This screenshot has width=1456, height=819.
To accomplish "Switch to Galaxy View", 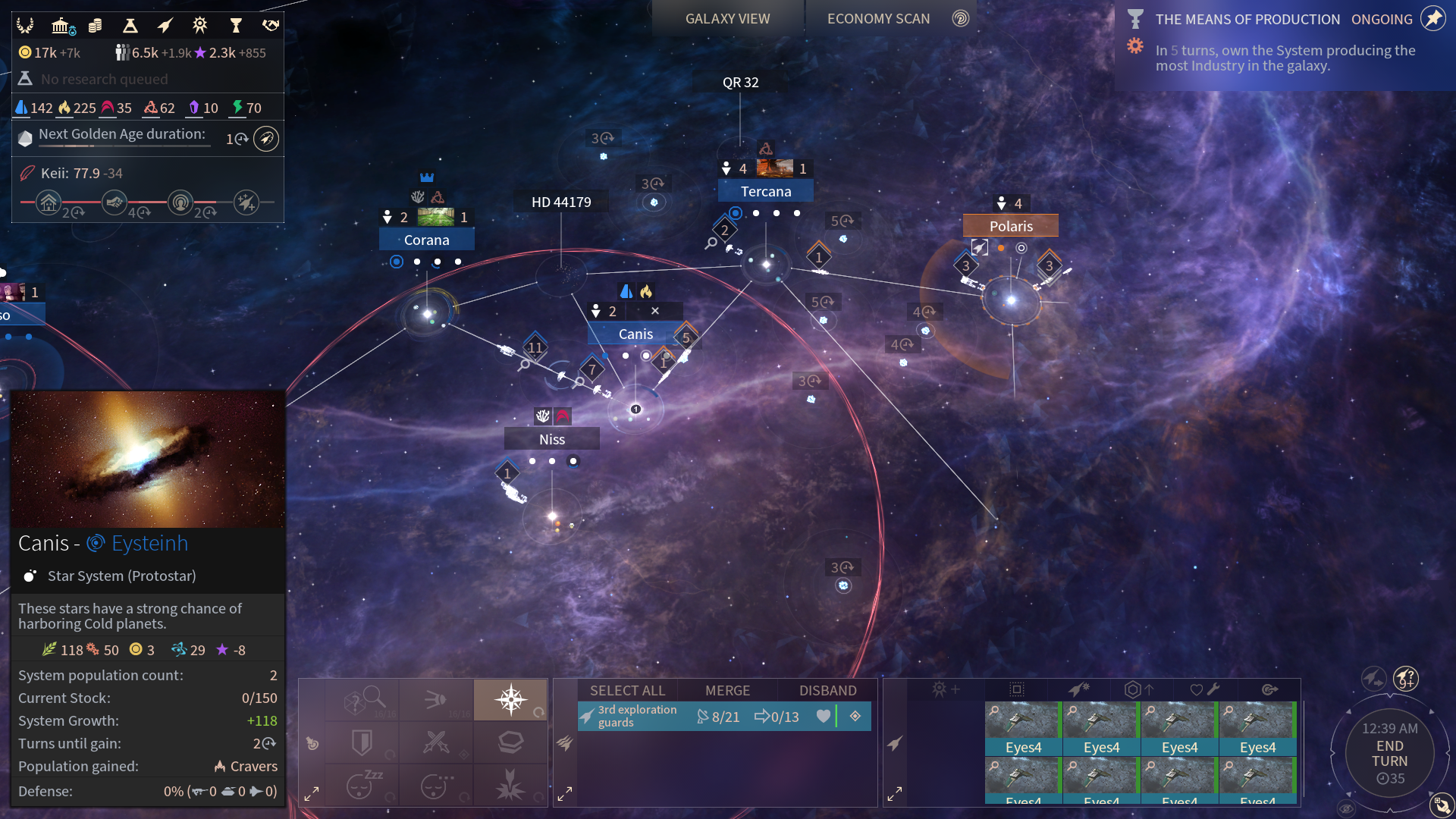I will [727, 19].
